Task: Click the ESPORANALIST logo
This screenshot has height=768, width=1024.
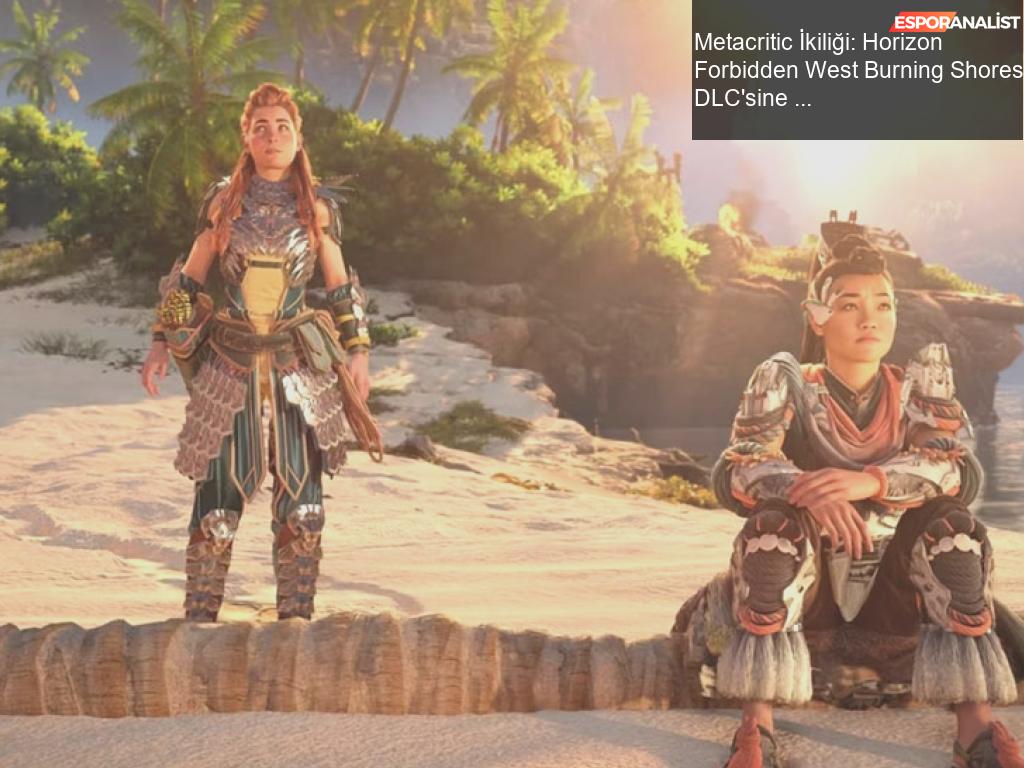Action: tap(955, 21)
